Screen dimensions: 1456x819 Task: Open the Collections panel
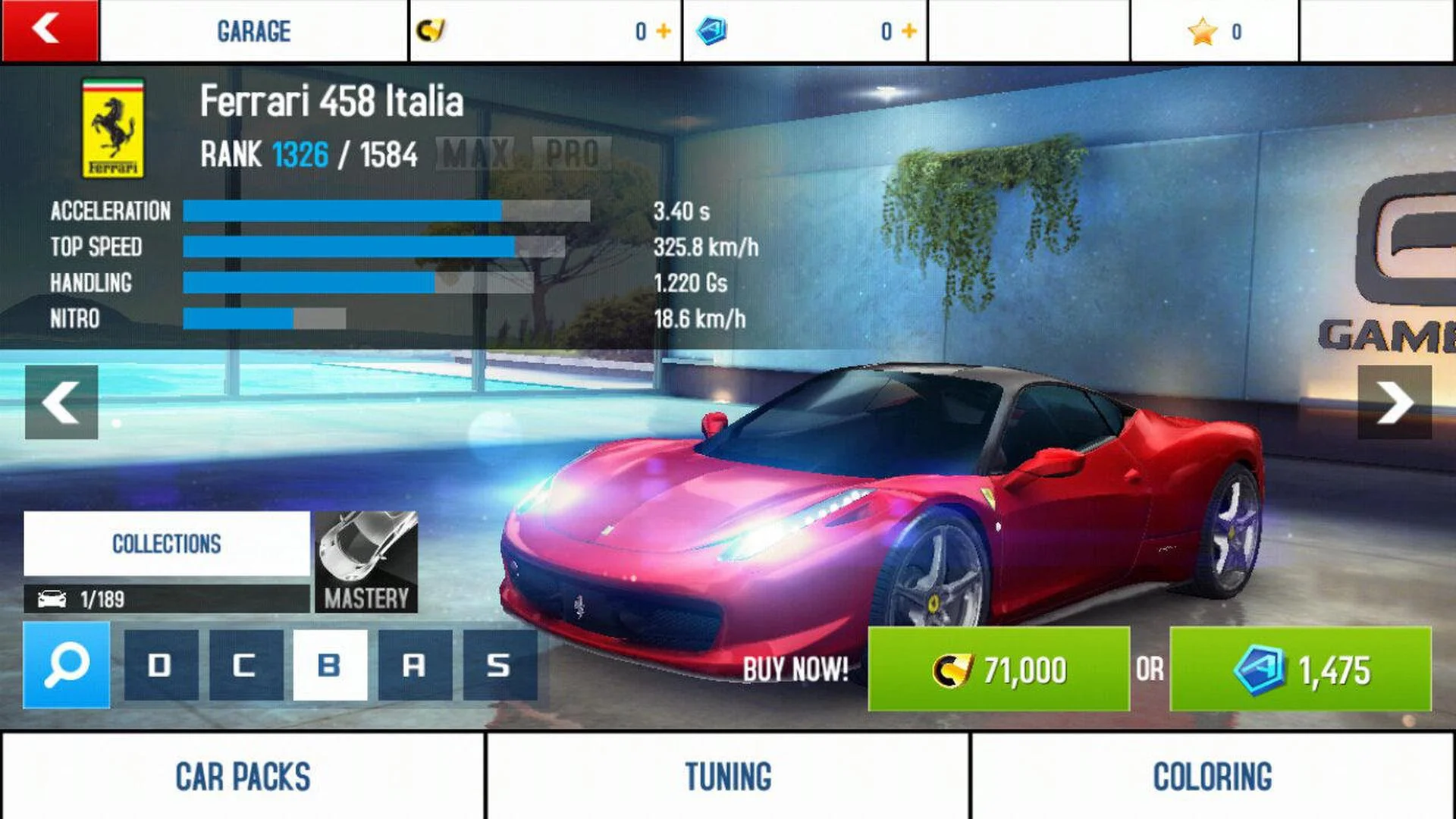pyautogui.click(x=166, y=543)
